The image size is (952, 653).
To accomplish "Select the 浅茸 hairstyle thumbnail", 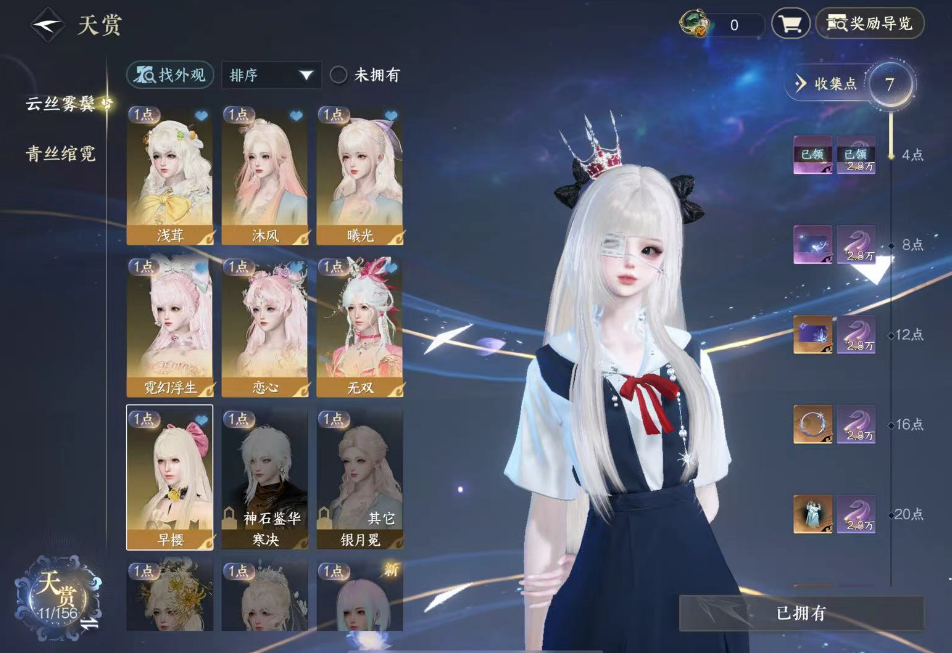I will (x=169, y=175).
